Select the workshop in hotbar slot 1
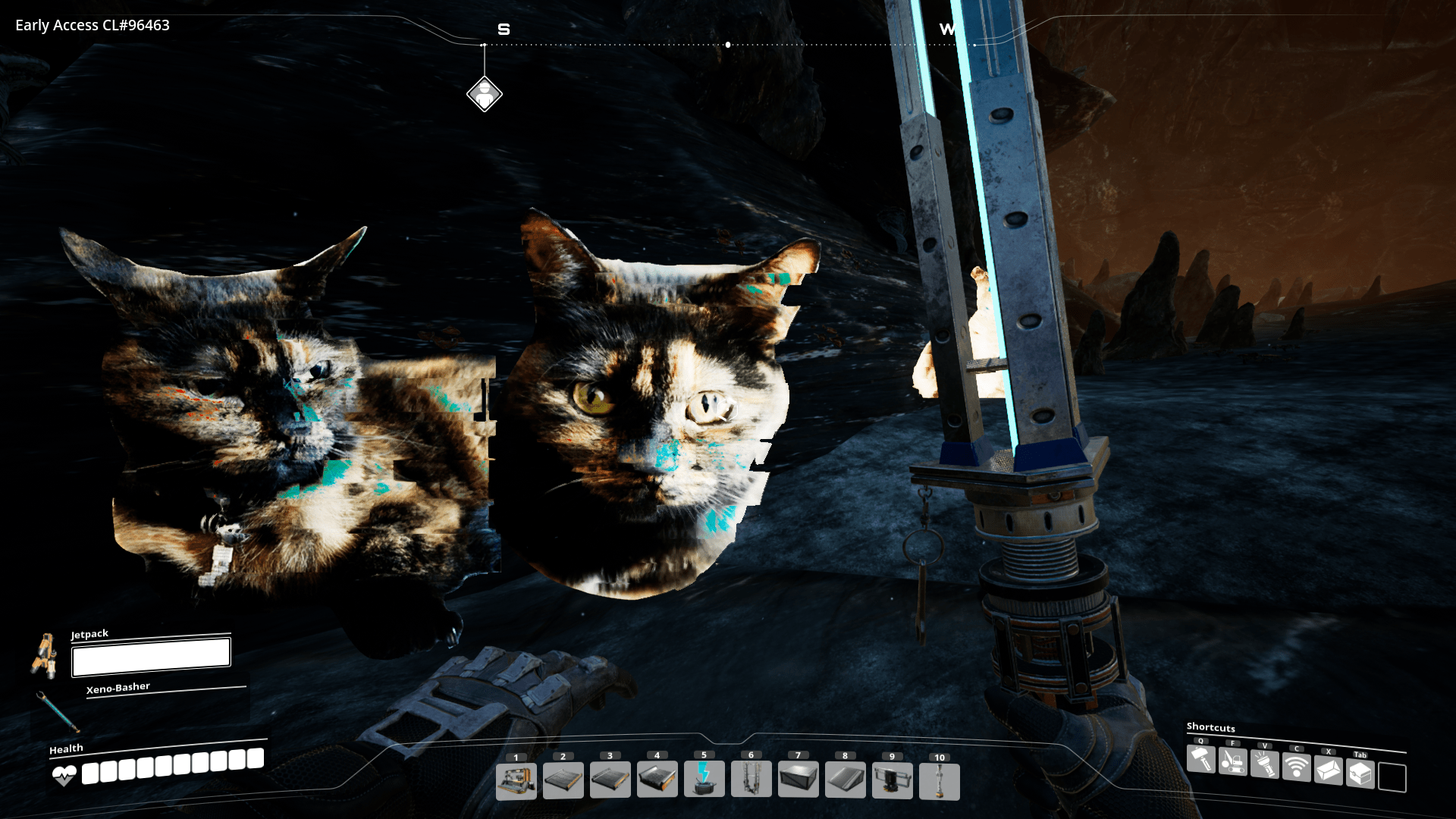The height and width of the screenshot is (819, 1456). point(516,781)
